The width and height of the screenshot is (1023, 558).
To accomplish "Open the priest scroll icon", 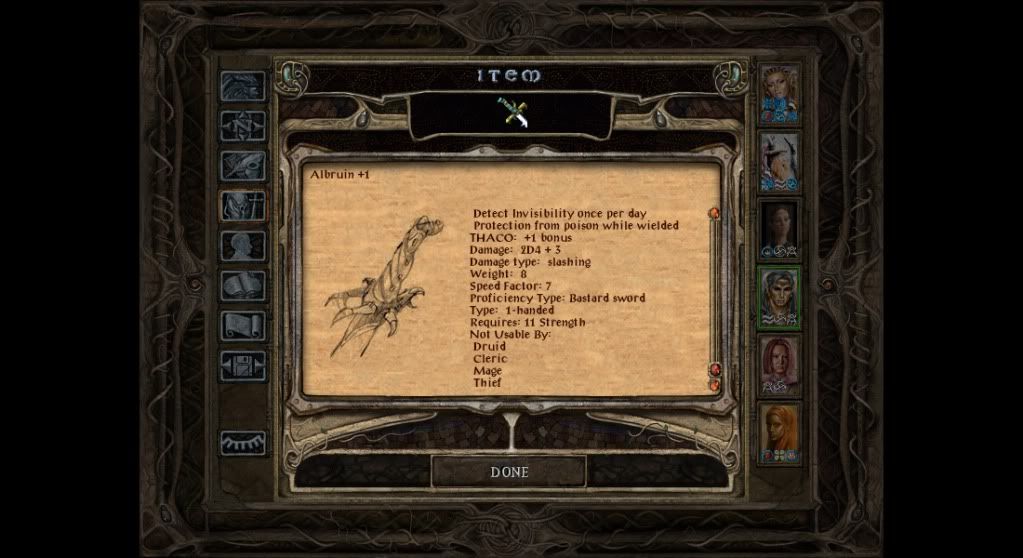I will (x=243, y=326).
